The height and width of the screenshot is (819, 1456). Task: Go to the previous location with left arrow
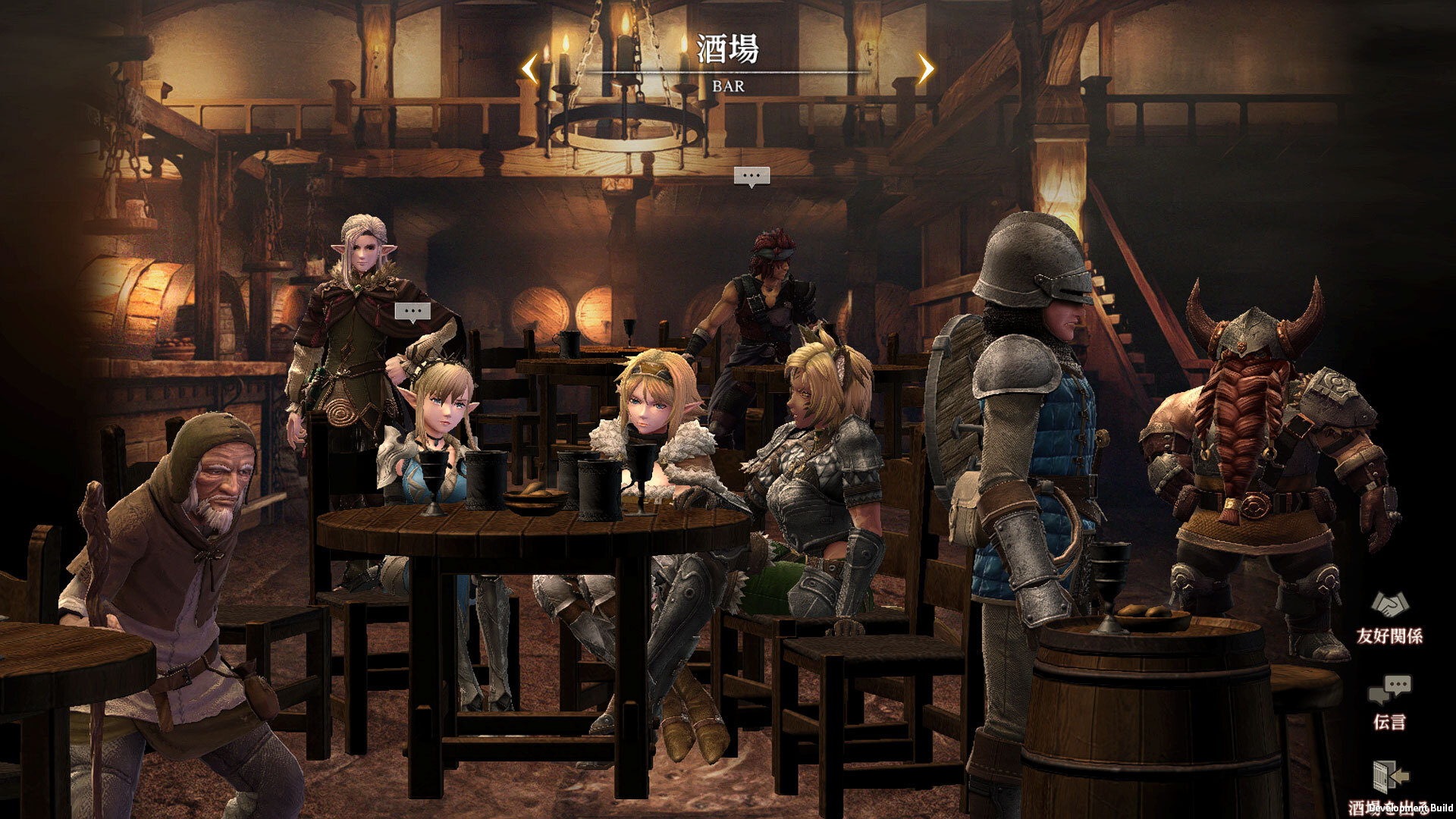[529, 69]
